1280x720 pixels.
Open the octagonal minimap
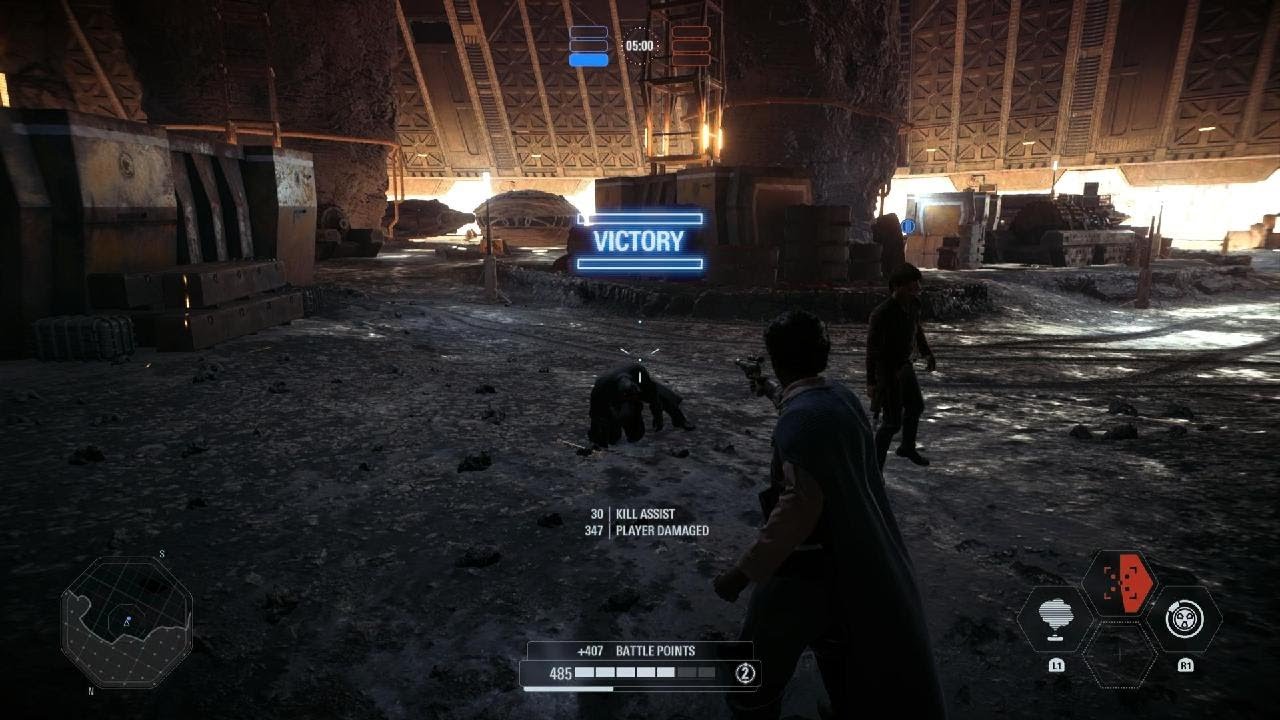(126, 622)
